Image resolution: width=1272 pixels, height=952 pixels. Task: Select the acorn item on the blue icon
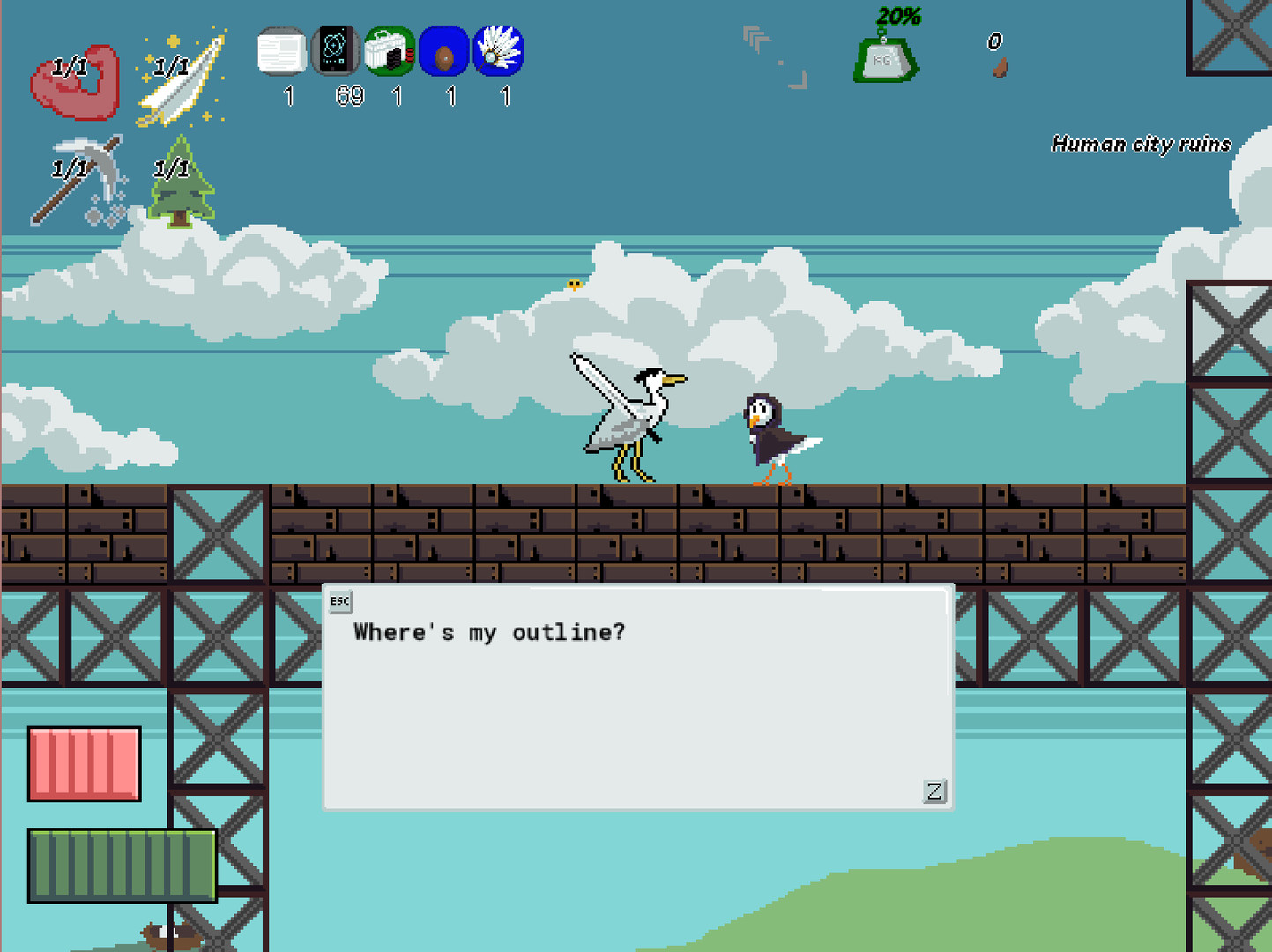pos(444,53)
